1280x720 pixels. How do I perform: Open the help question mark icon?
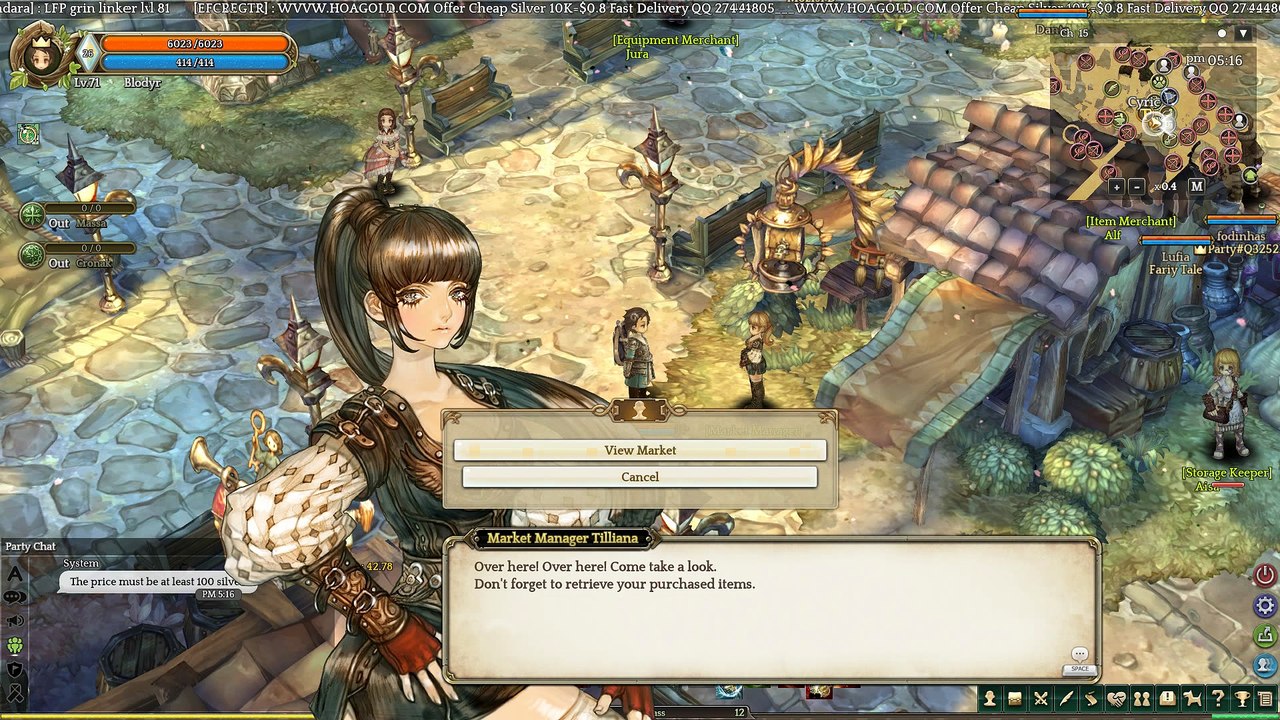click(x=1217, y=699)
